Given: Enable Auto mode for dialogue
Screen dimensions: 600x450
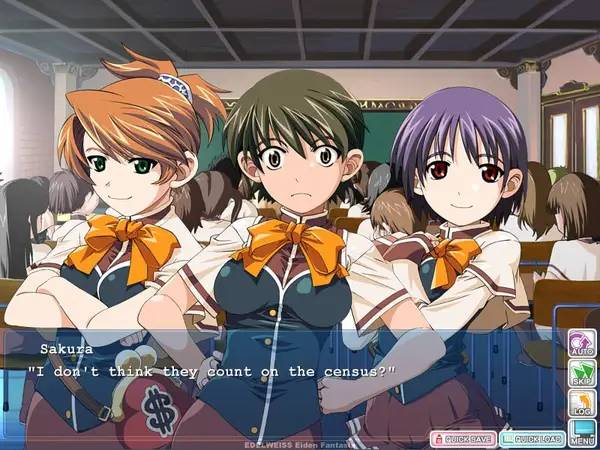Looking at the screenshot, I should click(582, 344).
